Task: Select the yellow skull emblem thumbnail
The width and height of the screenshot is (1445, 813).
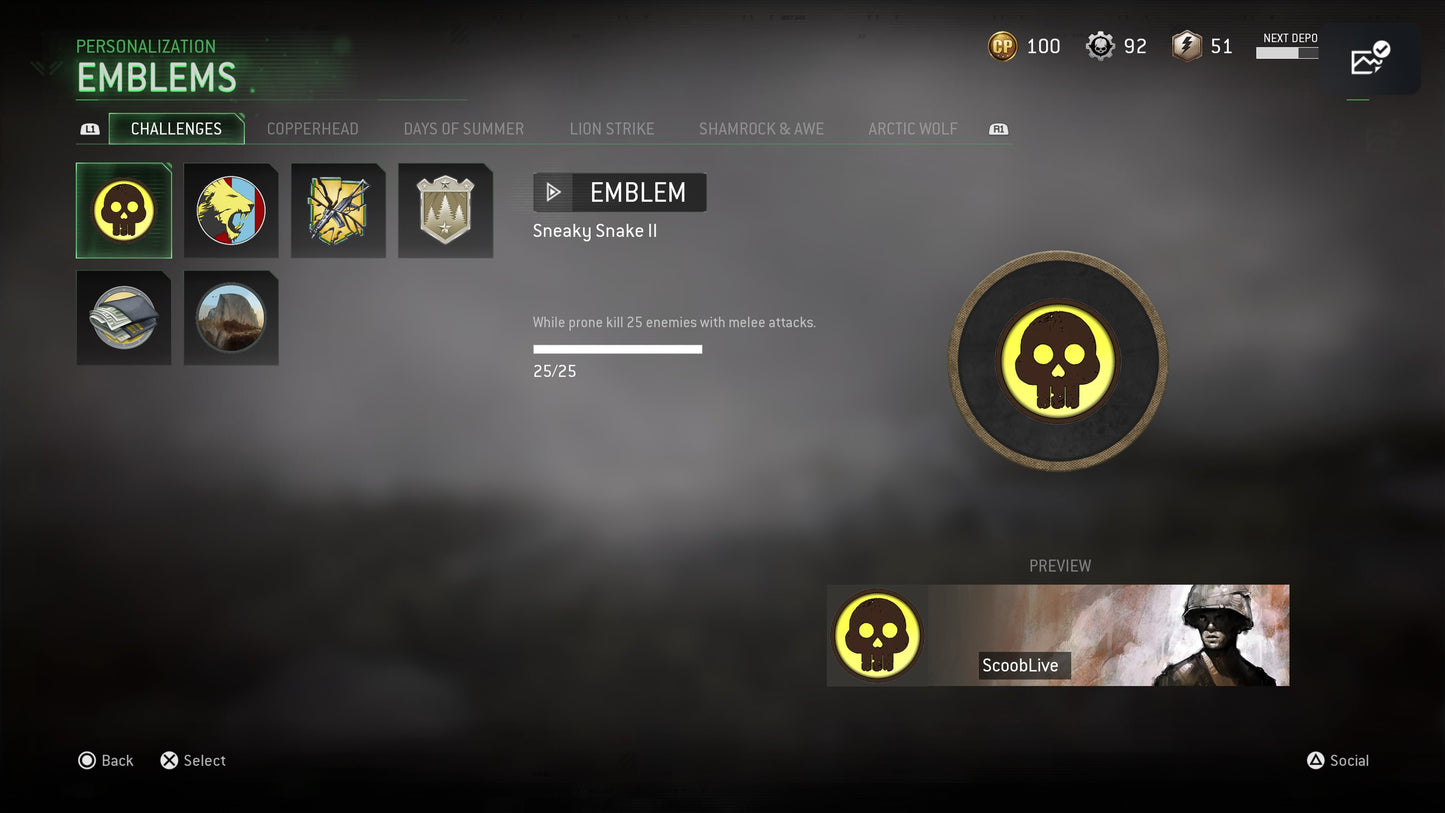Action: 123,210
